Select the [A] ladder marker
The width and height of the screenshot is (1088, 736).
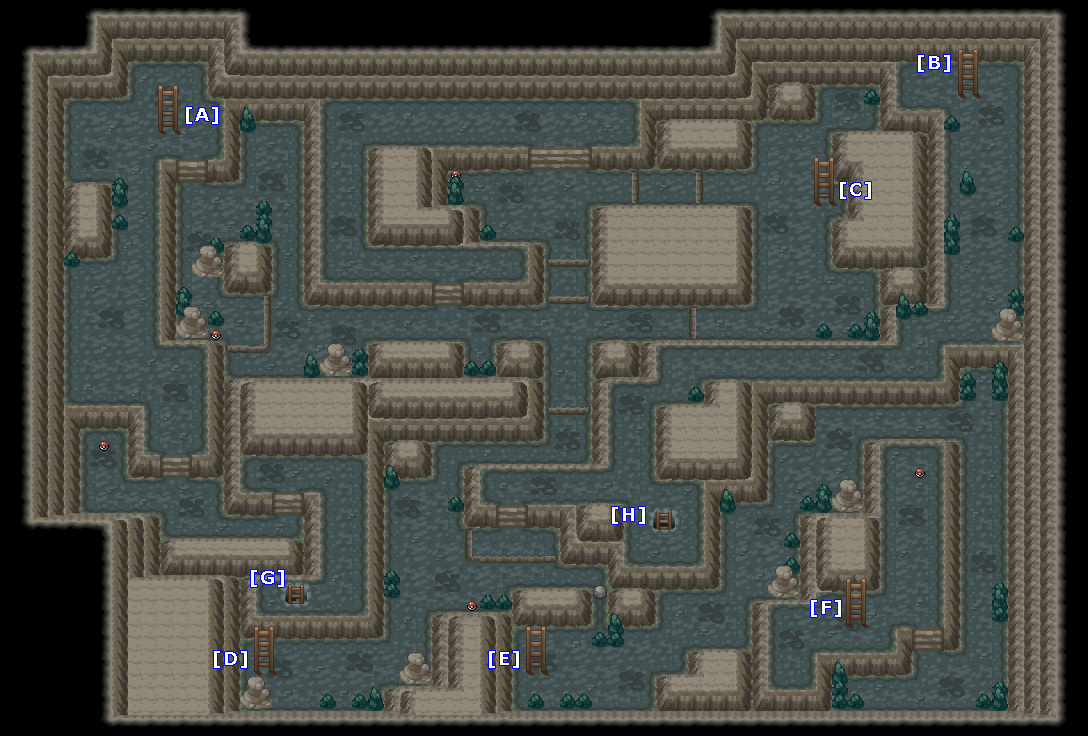point(201,115)
